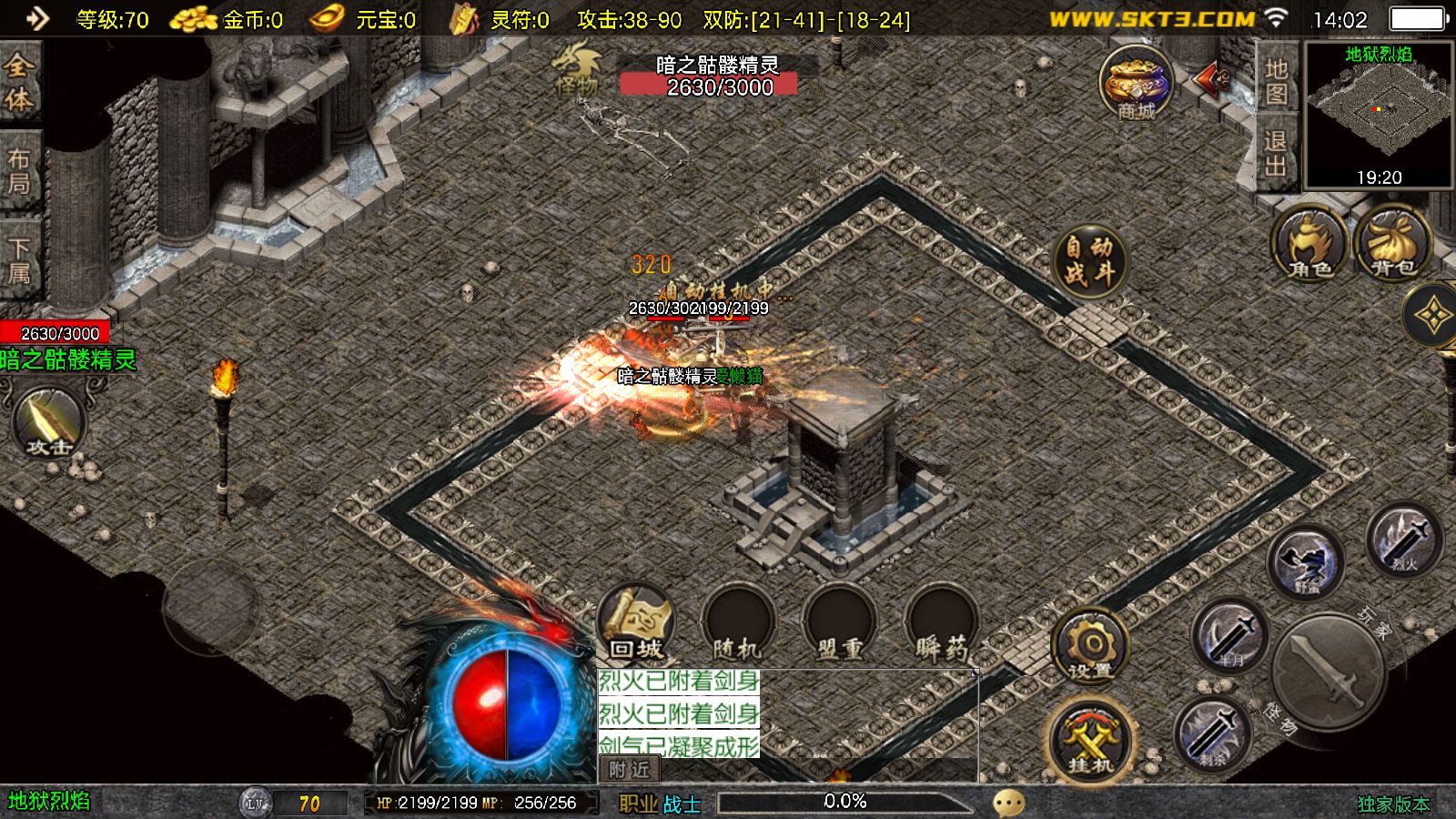Screen dimensions: 1456x819
Task: Exit via the 退出 button
Action: (x=1276, y=153)
